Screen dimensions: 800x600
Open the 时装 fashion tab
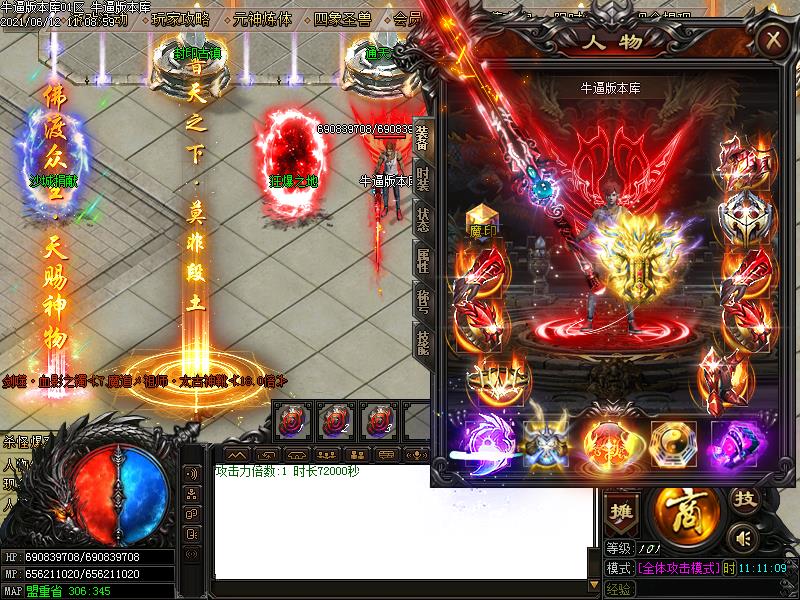pyautogui.click(x=423, y=179)
